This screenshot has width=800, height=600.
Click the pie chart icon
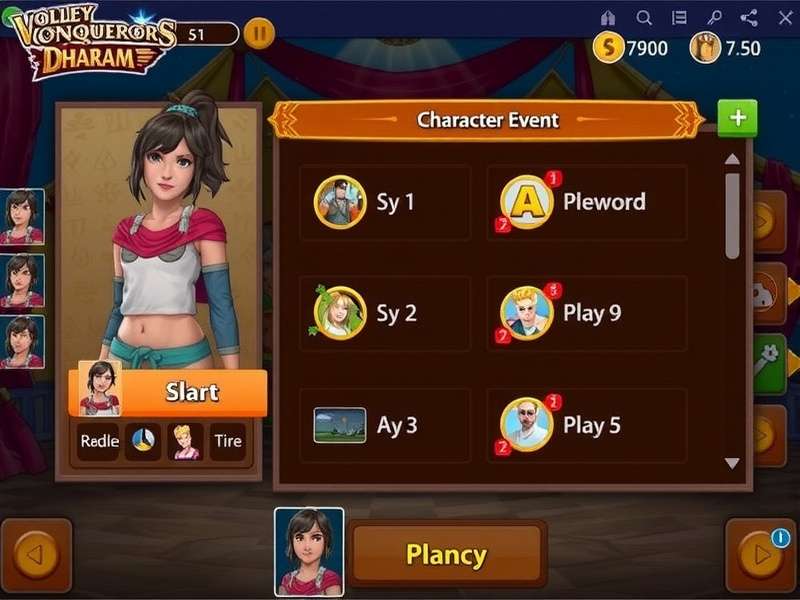(143, 441)
